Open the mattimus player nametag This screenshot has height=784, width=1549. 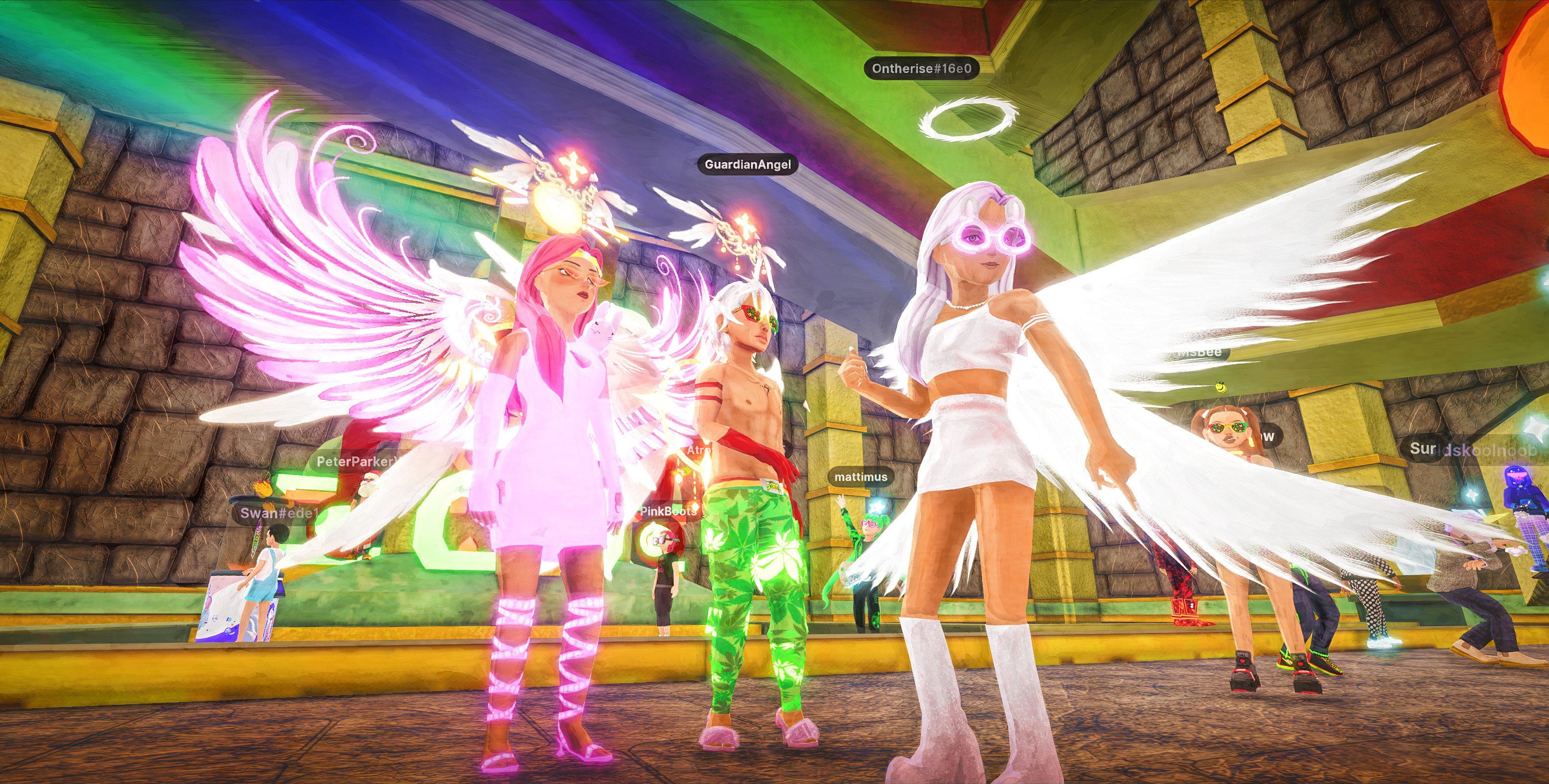(860, 477)
